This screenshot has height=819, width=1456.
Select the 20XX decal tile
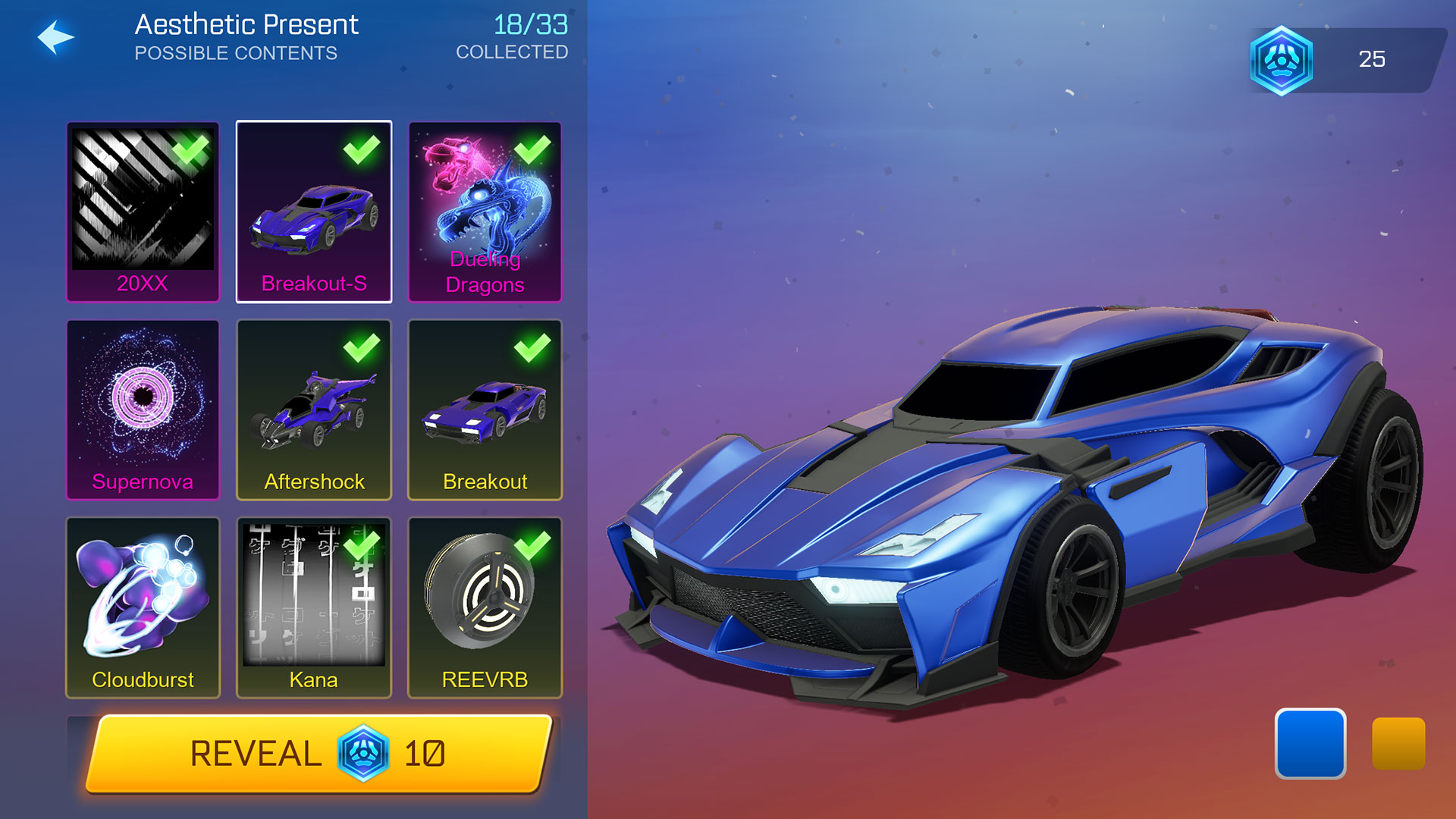pyautogui.click(x=143, y=212)
